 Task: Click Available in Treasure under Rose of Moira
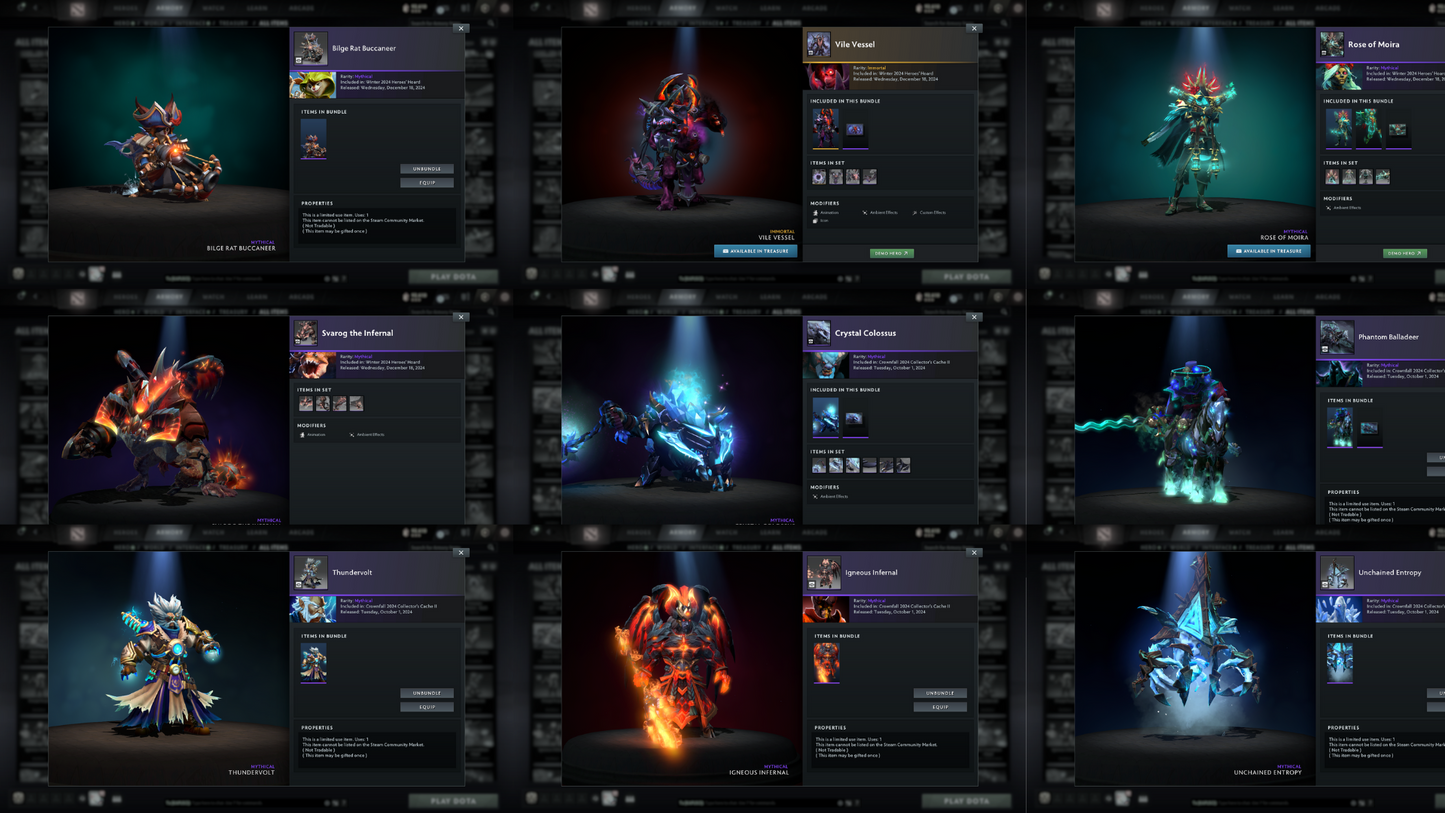(1268, 251)
